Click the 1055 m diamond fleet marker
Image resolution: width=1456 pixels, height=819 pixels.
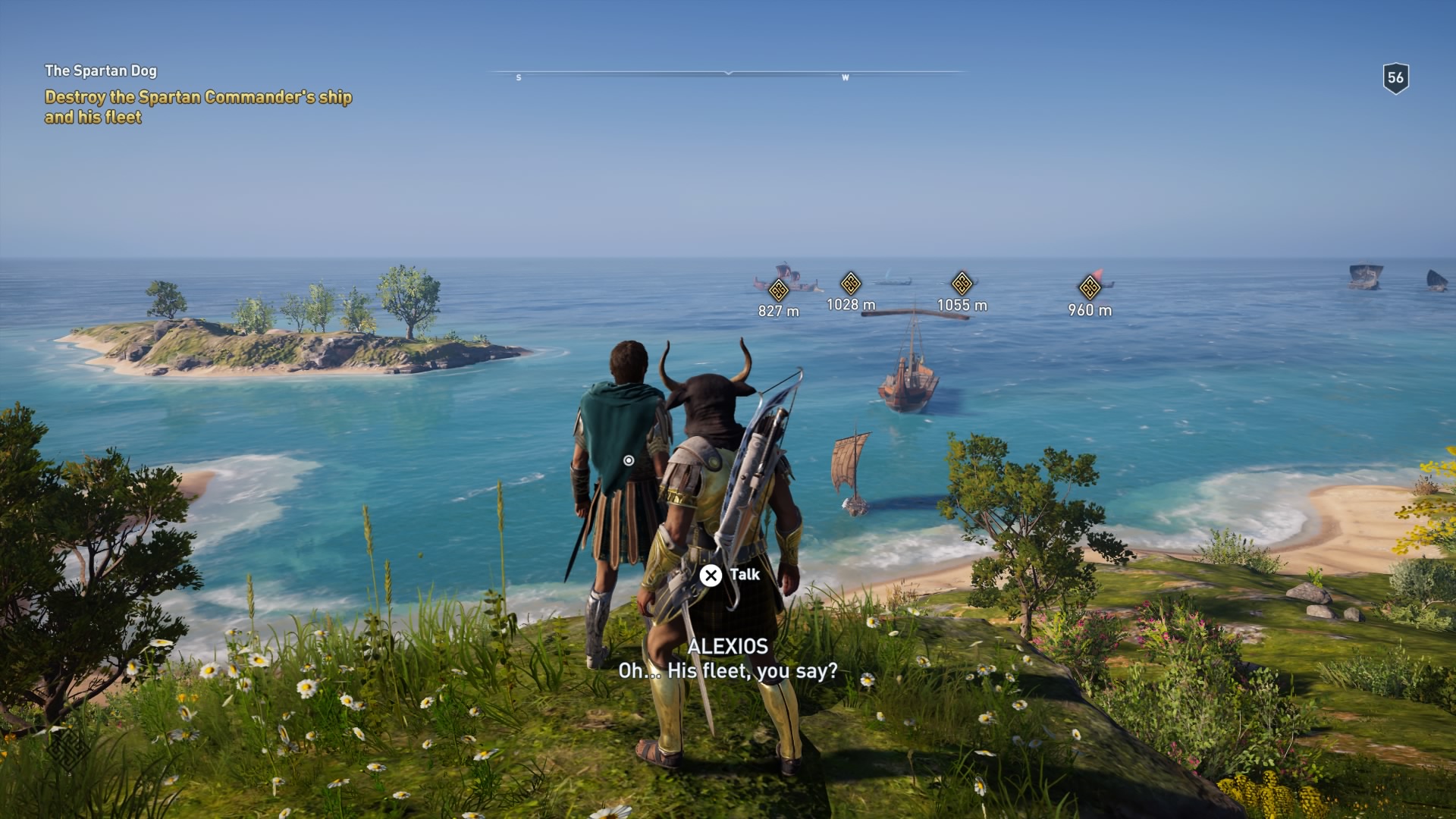(x=962, y=282)
